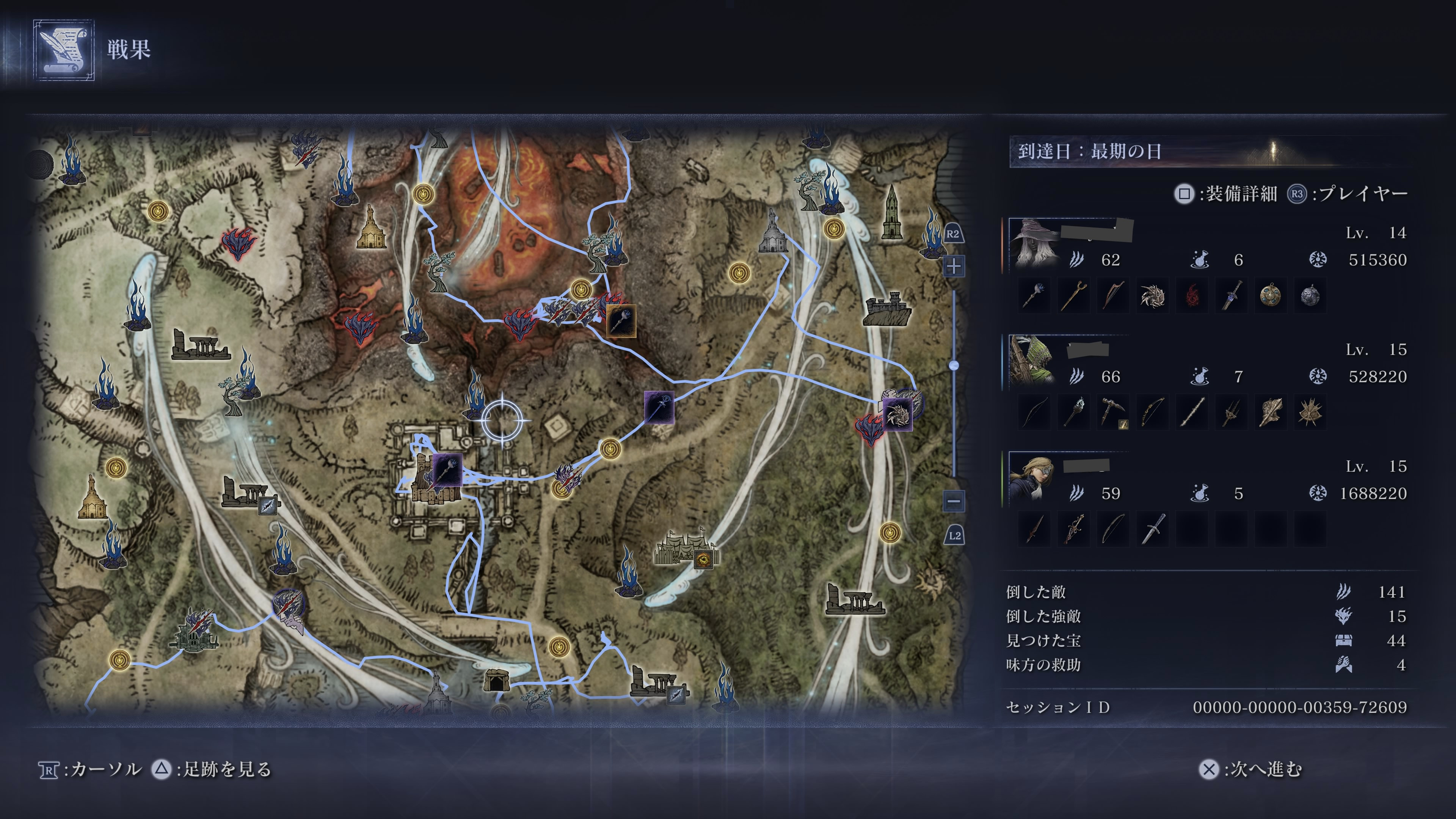Inspect the trident in archer's equipment
The height and width of the screenshot is (819, 1456).
pyautogui.click(x=1231, y=413)
